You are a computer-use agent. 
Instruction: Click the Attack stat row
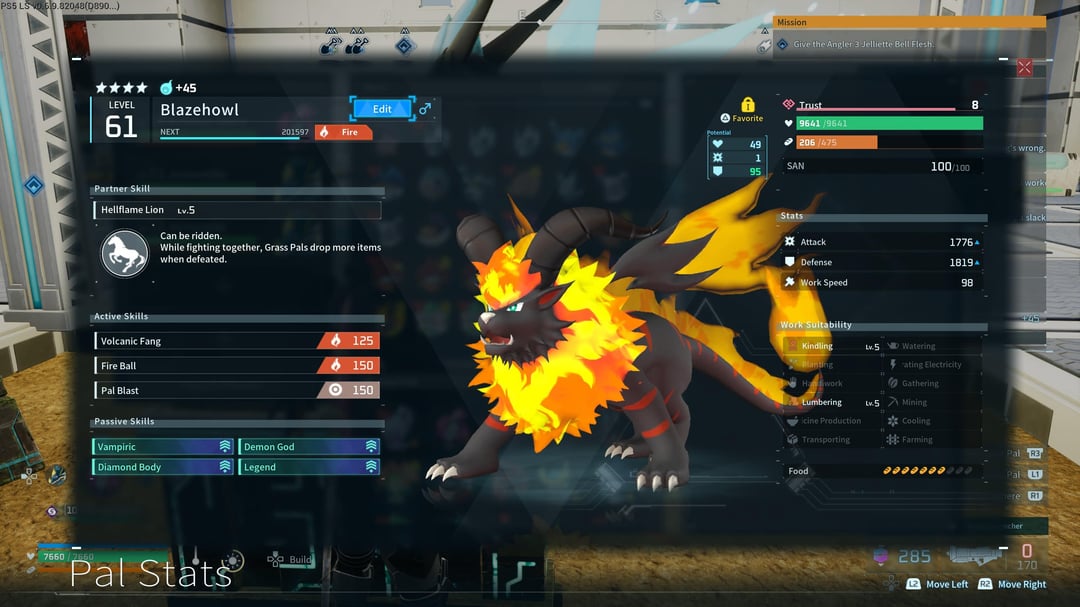880,242
